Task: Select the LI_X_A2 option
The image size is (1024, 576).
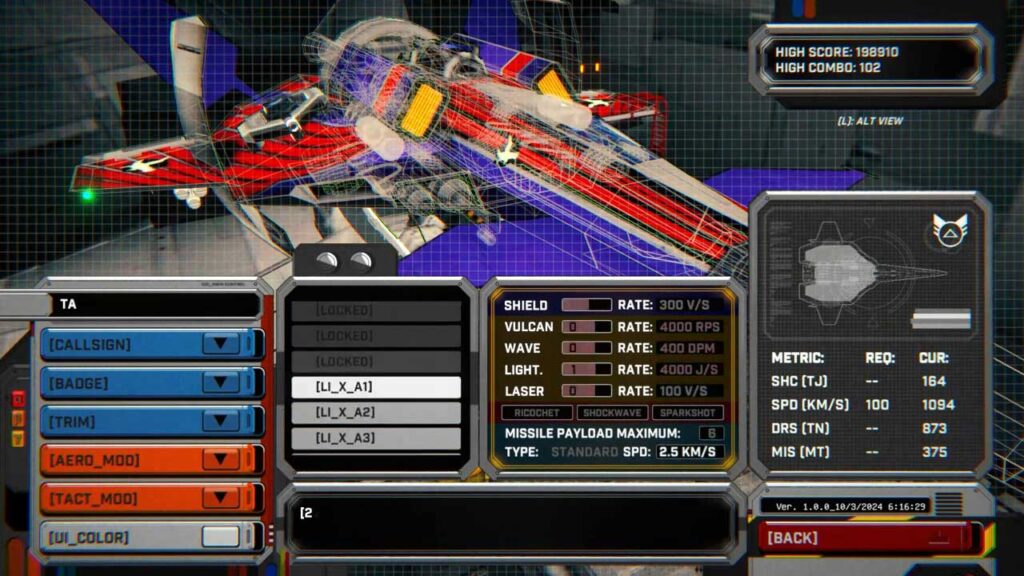Action: (376, 413)
